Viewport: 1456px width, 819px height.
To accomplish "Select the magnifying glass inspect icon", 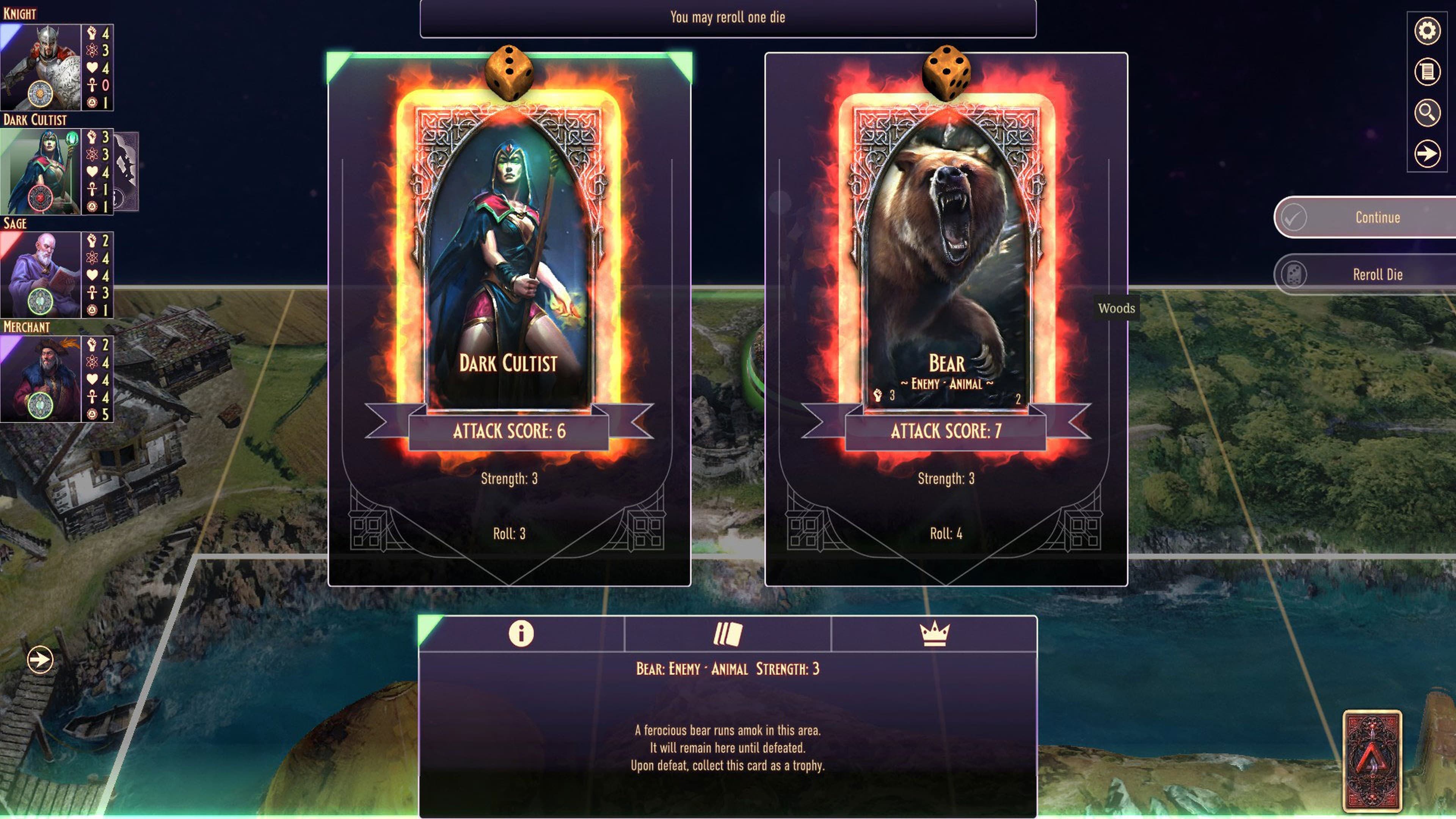I will pyautogui.click(x=1428, y=112).
